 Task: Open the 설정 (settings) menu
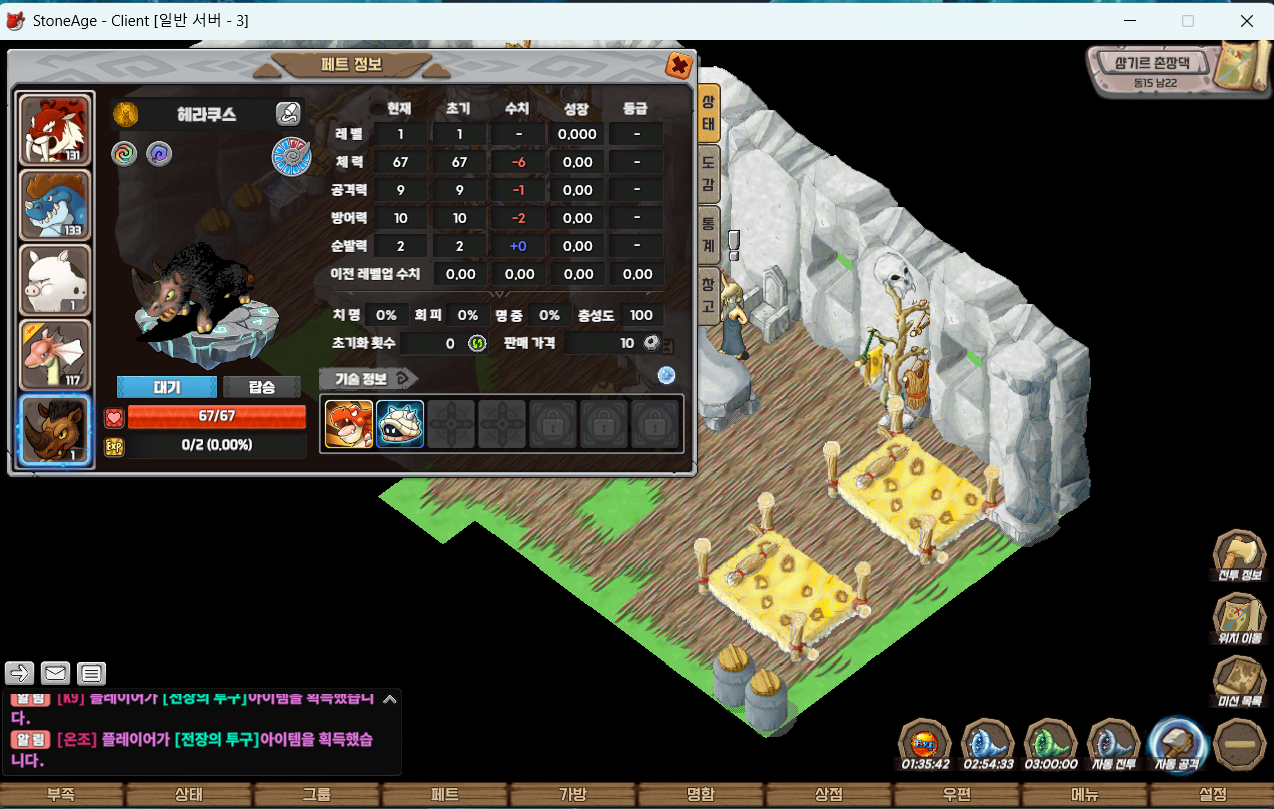tap(1212, 795)
